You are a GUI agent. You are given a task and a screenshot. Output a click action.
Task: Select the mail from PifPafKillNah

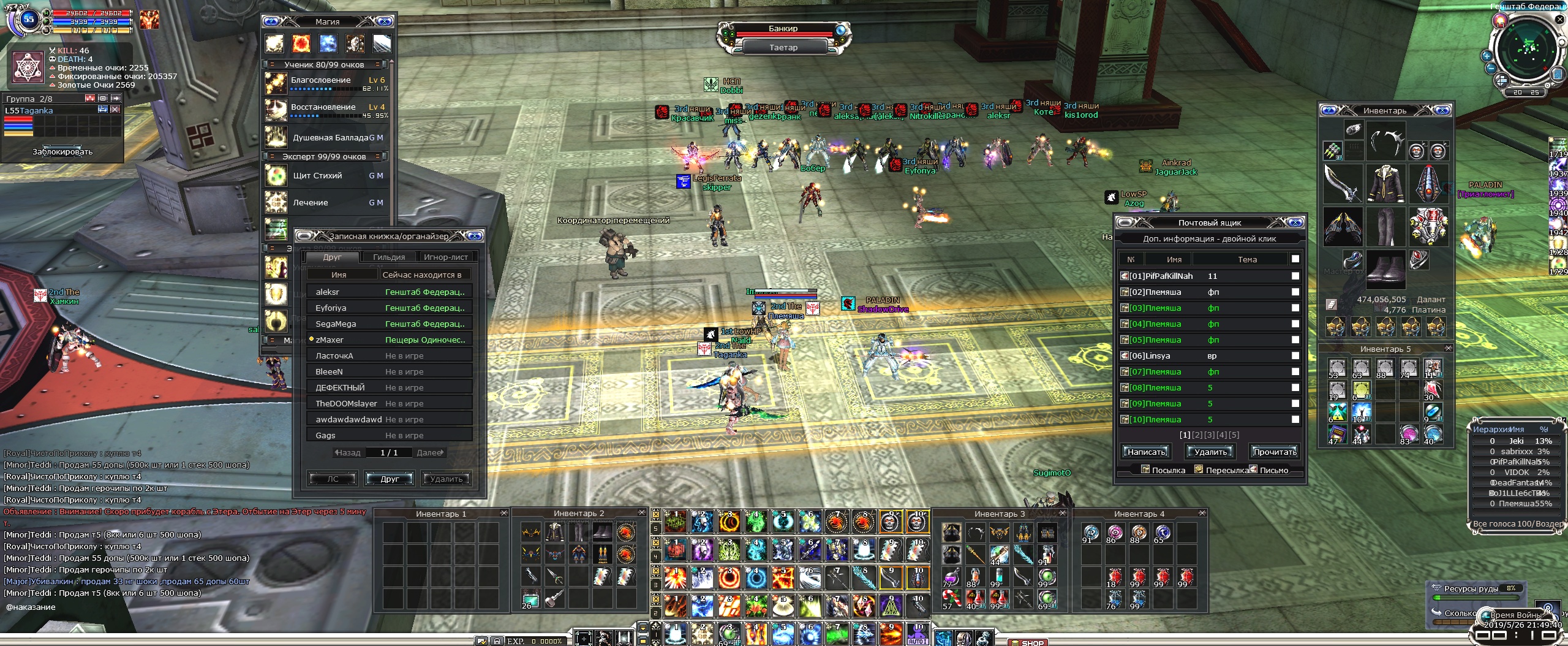1161,276
